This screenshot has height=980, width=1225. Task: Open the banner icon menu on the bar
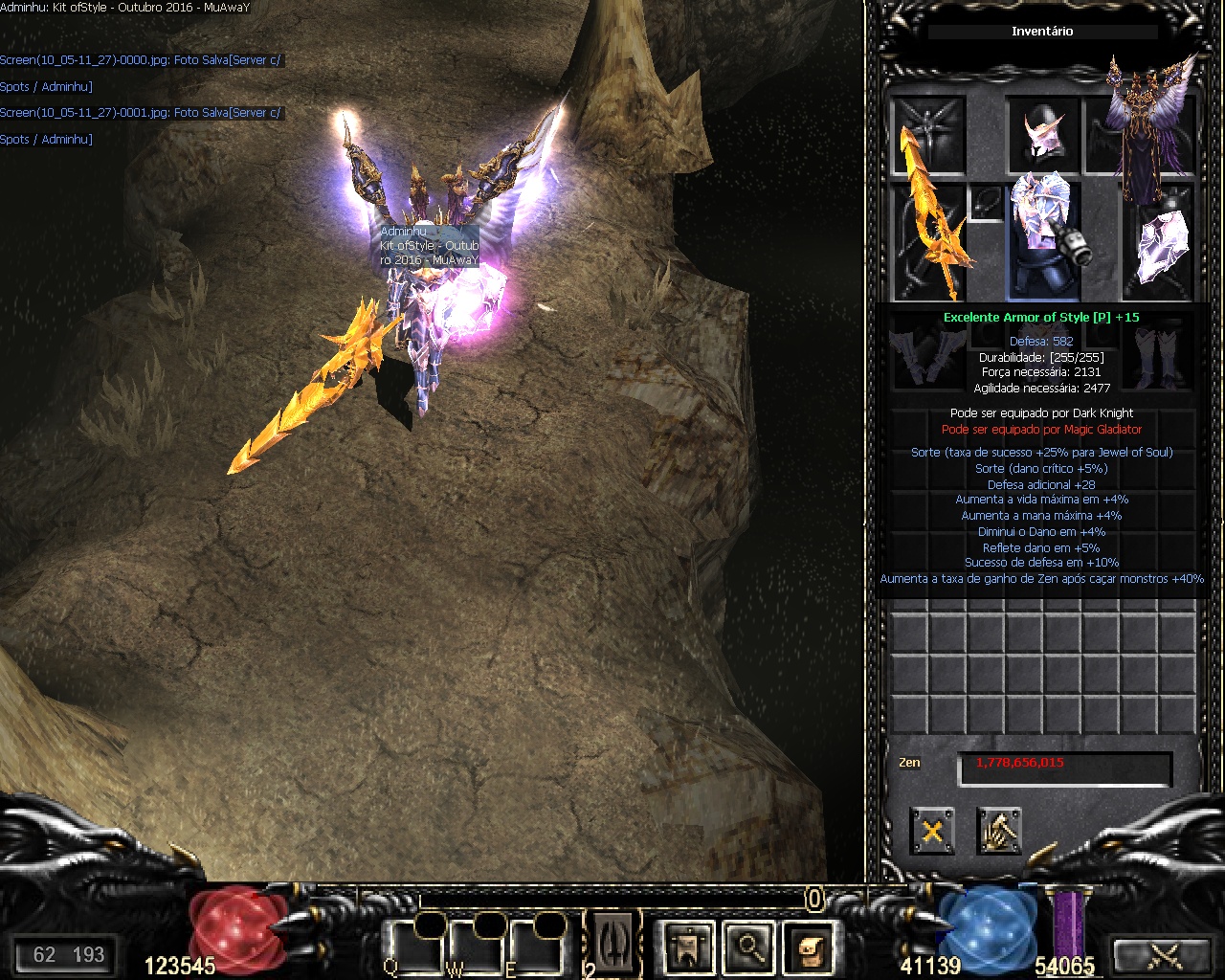(x=687, y=946)
